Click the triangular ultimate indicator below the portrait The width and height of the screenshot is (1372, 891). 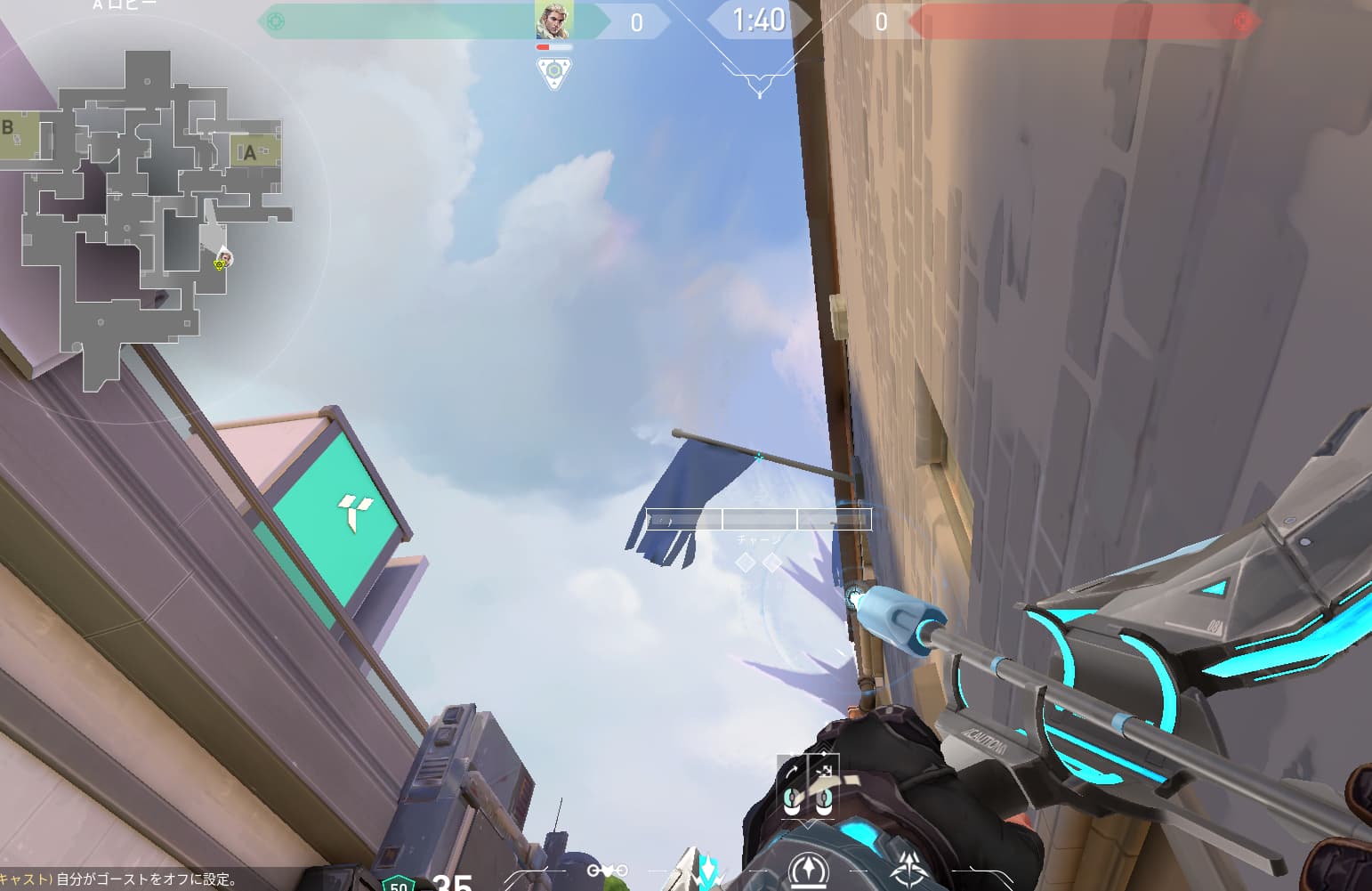click(553, 71)
